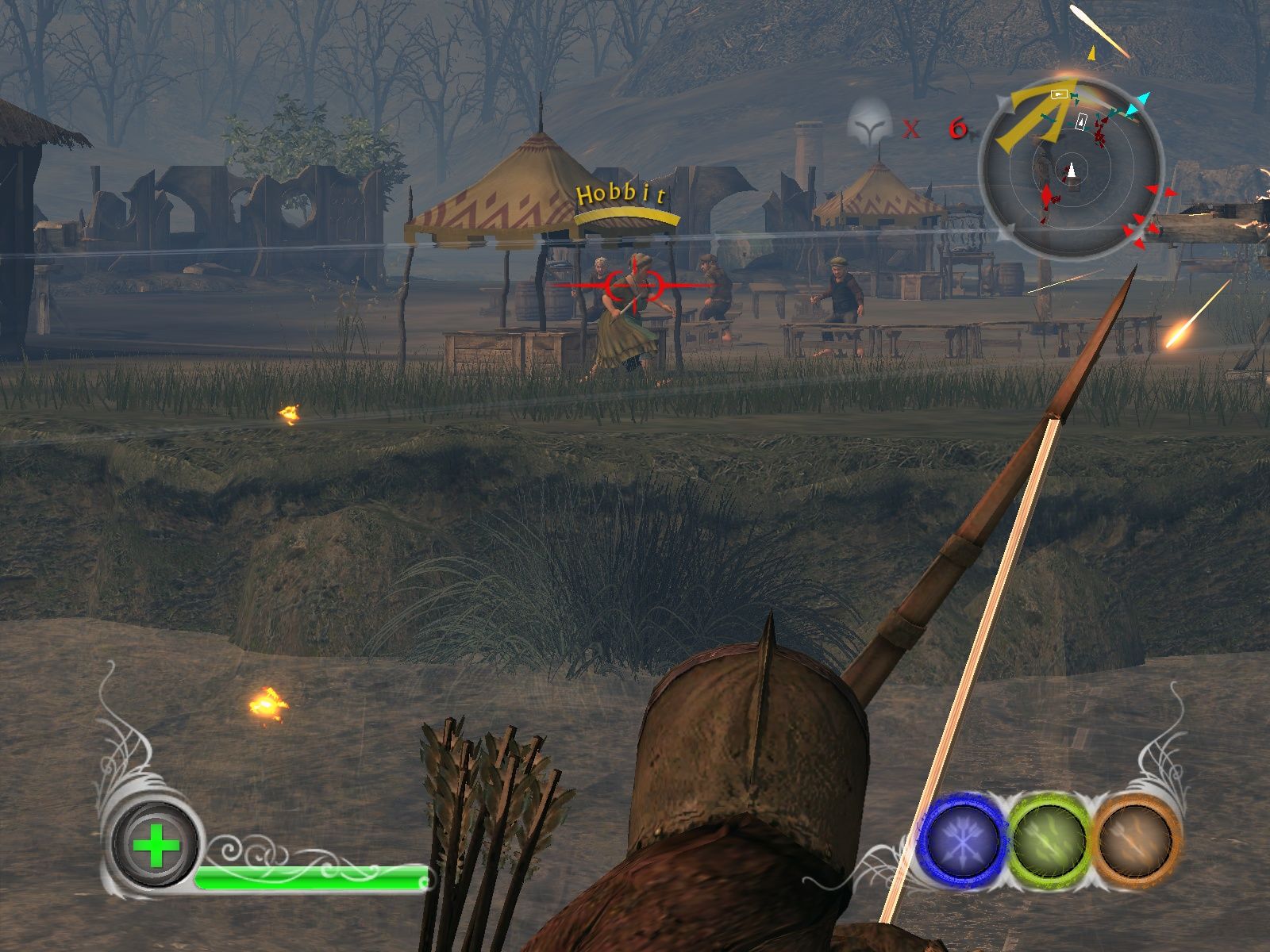Choose the orange multi-arrow ability

coord(1136,841)
